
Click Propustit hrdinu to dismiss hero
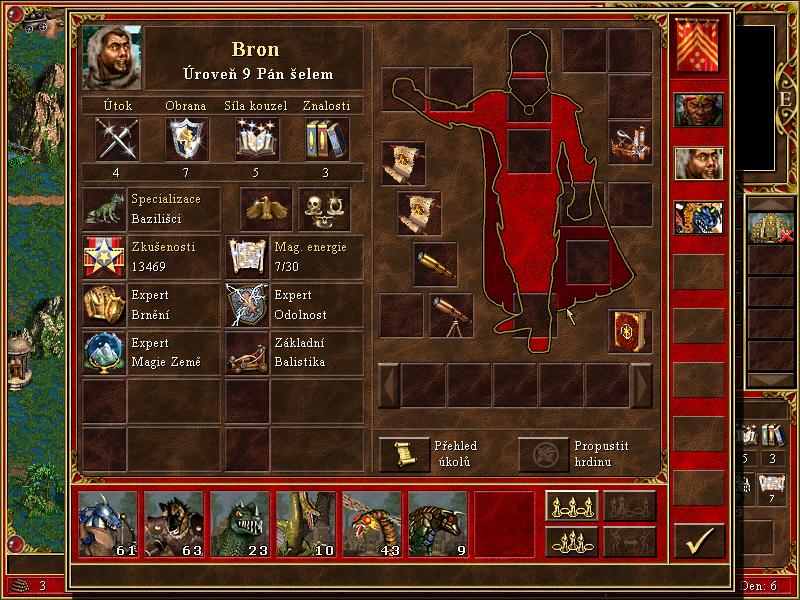[x=543, y=454]
